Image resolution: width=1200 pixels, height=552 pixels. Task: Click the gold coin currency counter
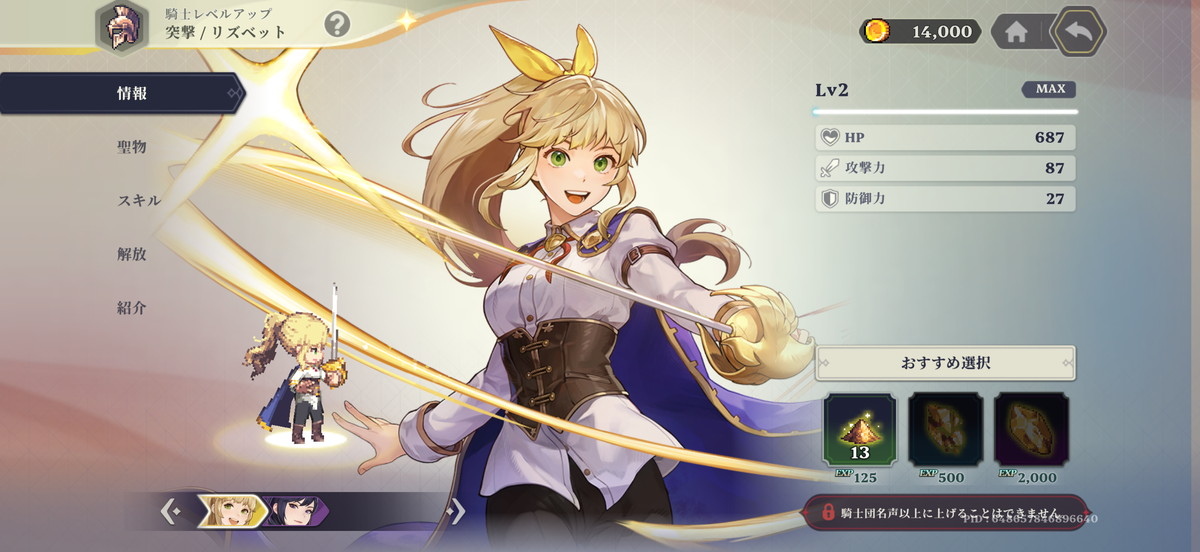[920, 32]
